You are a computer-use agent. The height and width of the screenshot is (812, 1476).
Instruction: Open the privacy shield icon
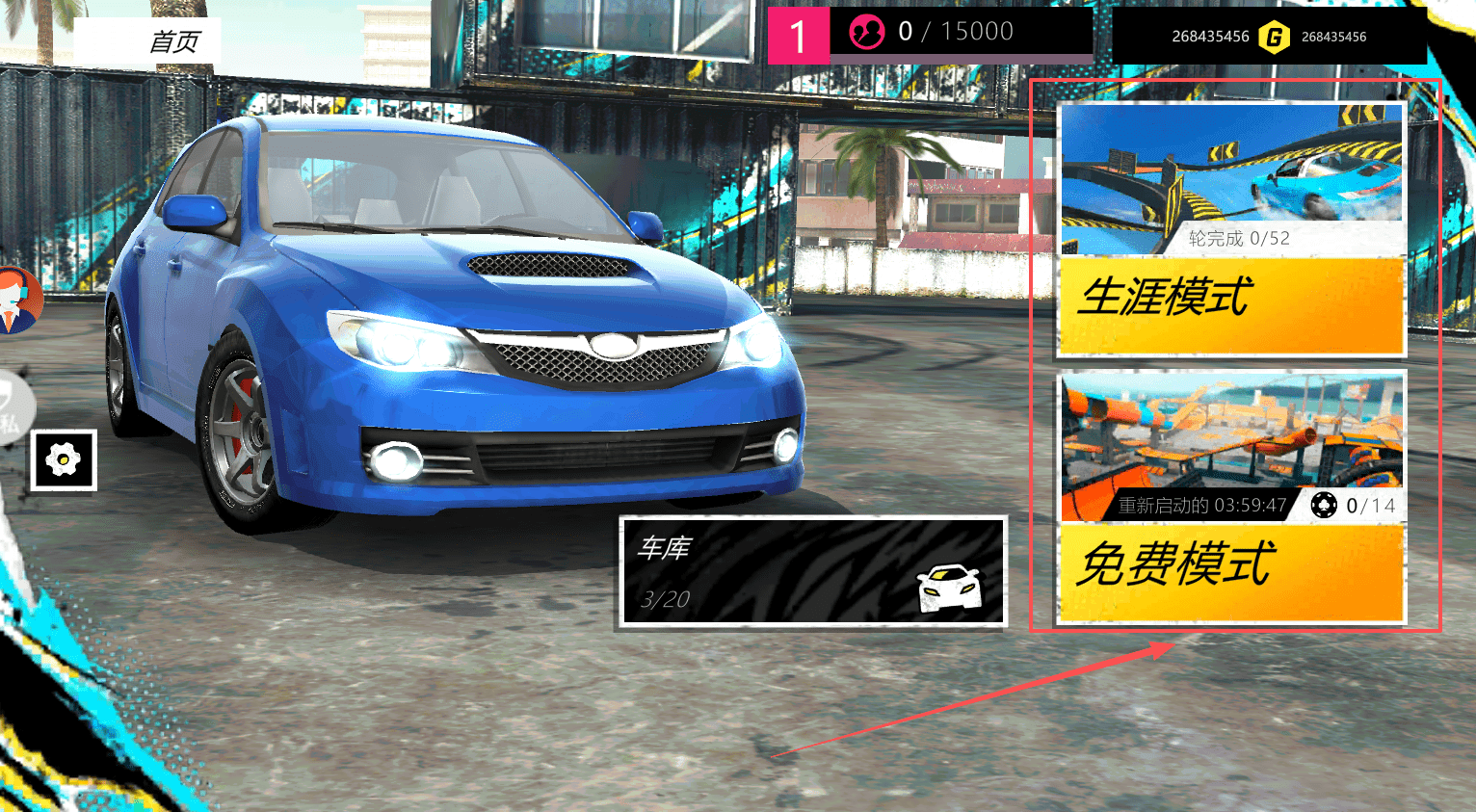(12, 406)
